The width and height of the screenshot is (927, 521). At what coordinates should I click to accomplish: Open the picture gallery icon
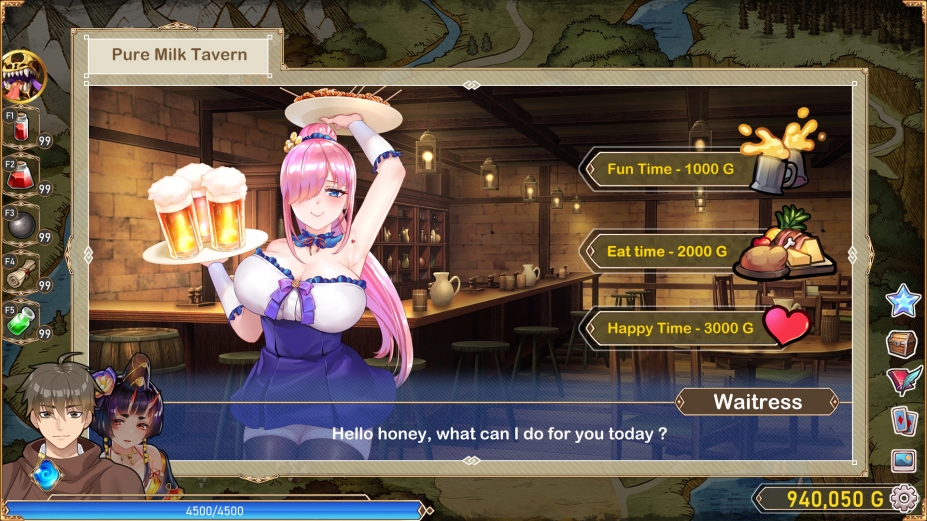(903, 460)
